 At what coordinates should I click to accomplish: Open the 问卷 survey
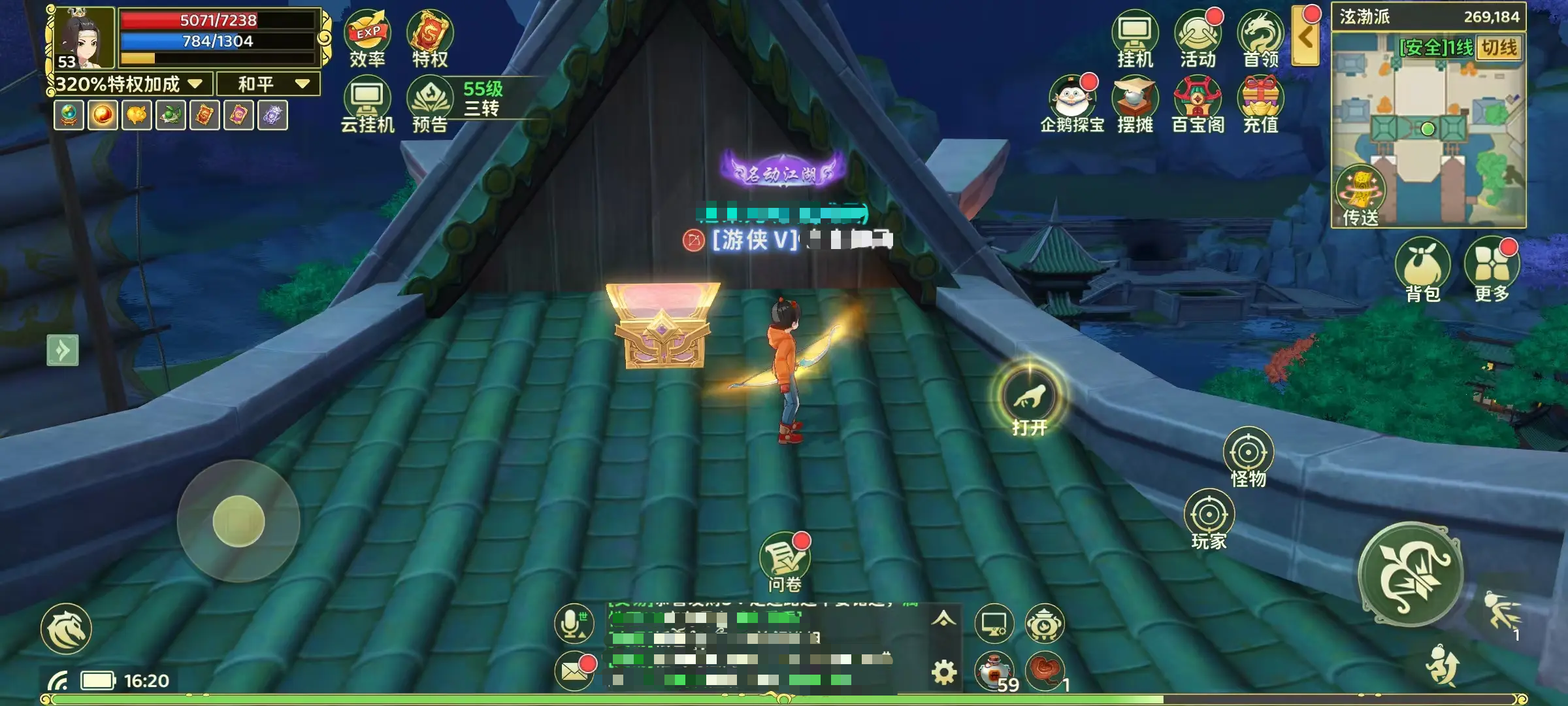pos(784,561)
